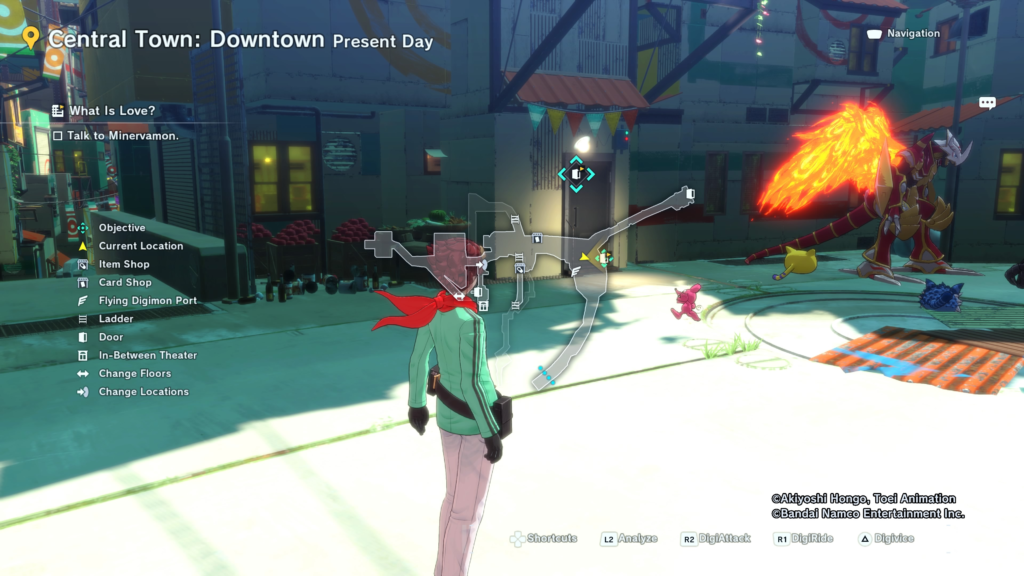Viewport: 1024px width, 576px height.
Task: Click the Item Shop legend entry
Action: click(124, 264)
